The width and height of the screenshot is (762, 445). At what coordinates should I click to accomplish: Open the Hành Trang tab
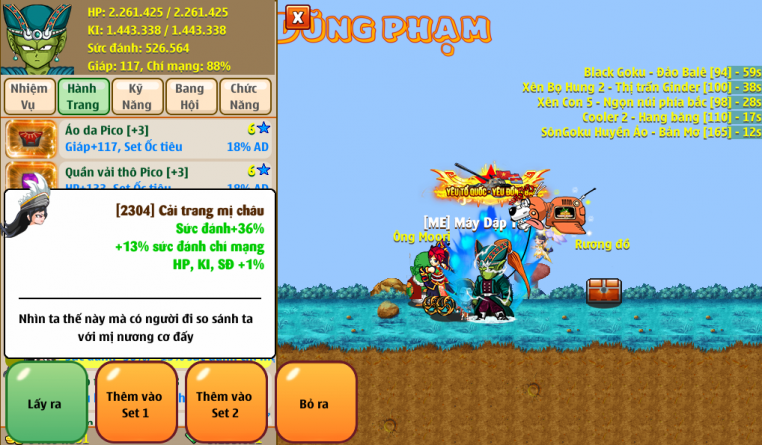coord(83,96)
